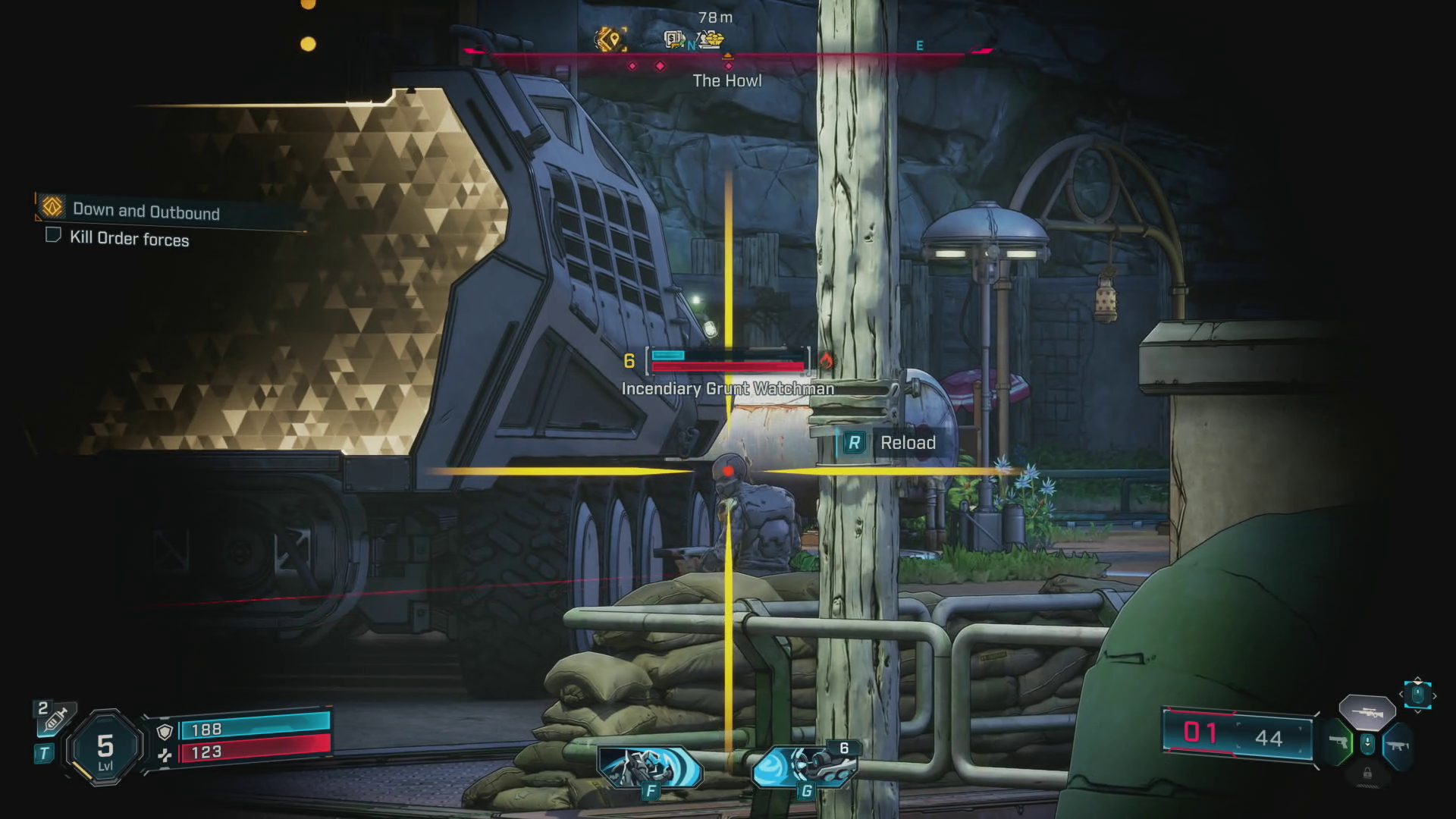Click the vending machine marker on compass

coord(673,39)
